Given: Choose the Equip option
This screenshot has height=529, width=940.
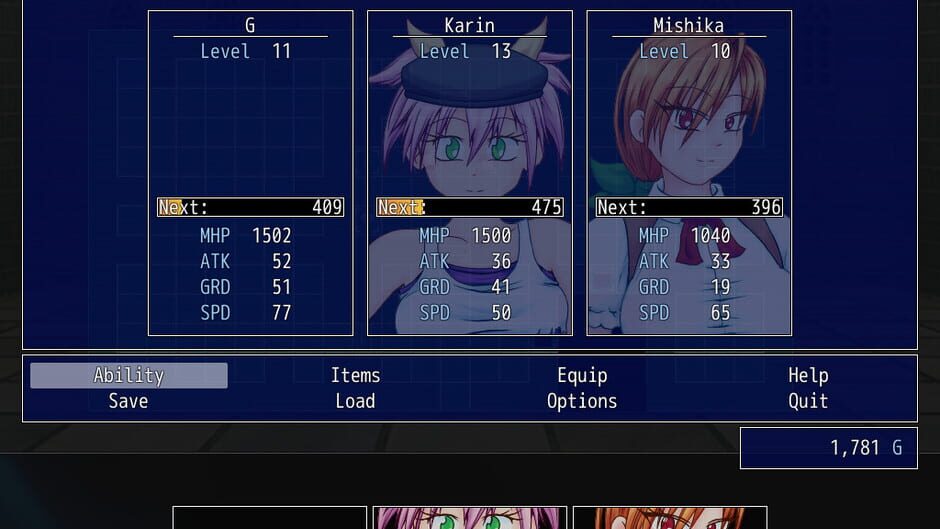Looking at the screenshot, I should 582,375.
